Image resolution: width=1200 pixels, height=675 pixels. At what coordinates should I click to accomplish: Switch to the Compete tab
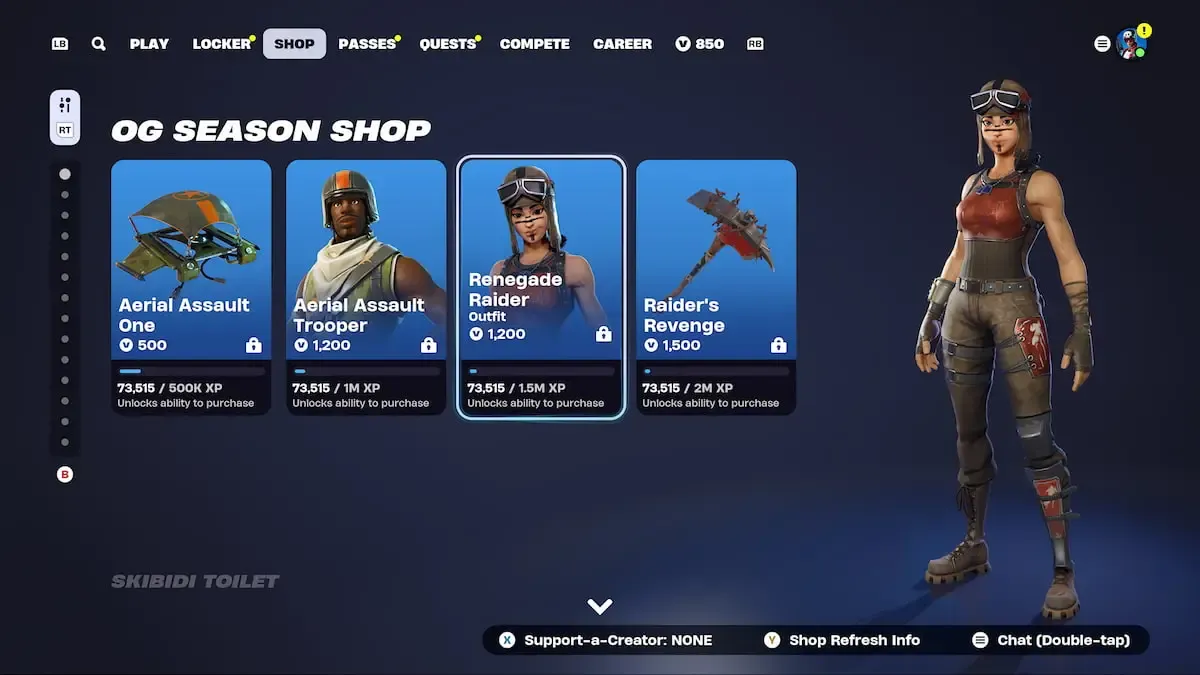[535, 44]
